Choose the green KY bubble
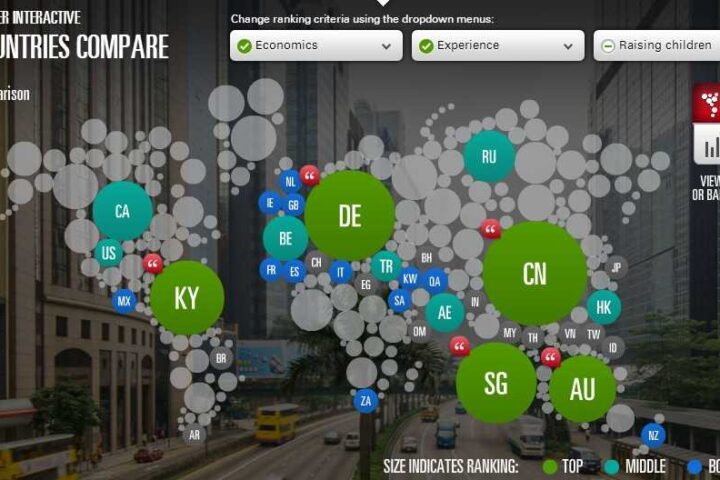The width and height of the screenshot is (720, 480). click(x=187, y=298)
